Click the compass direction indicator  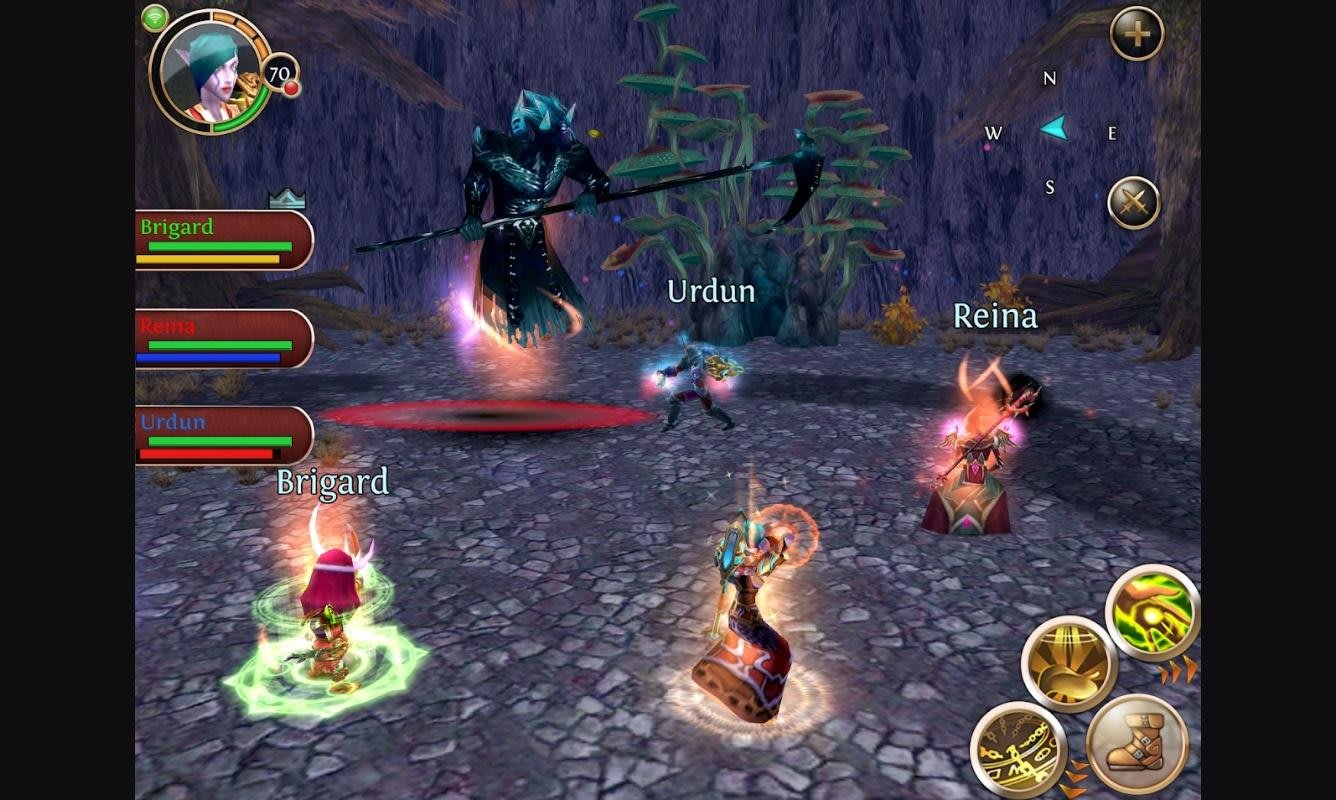[x=1051, y=130]
